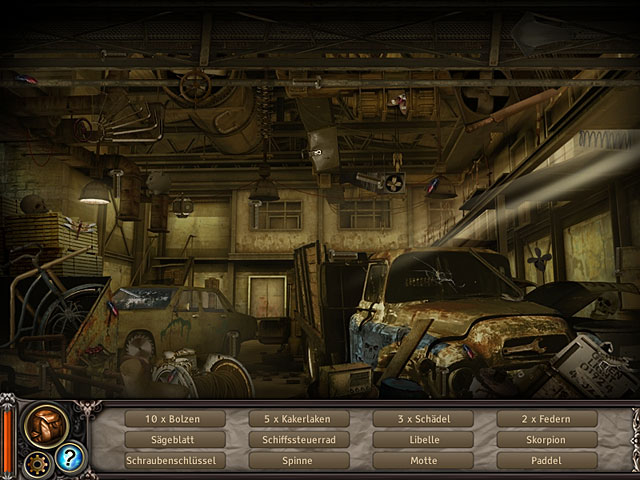Choose the 'Spinne' item label

coord(299,461)
